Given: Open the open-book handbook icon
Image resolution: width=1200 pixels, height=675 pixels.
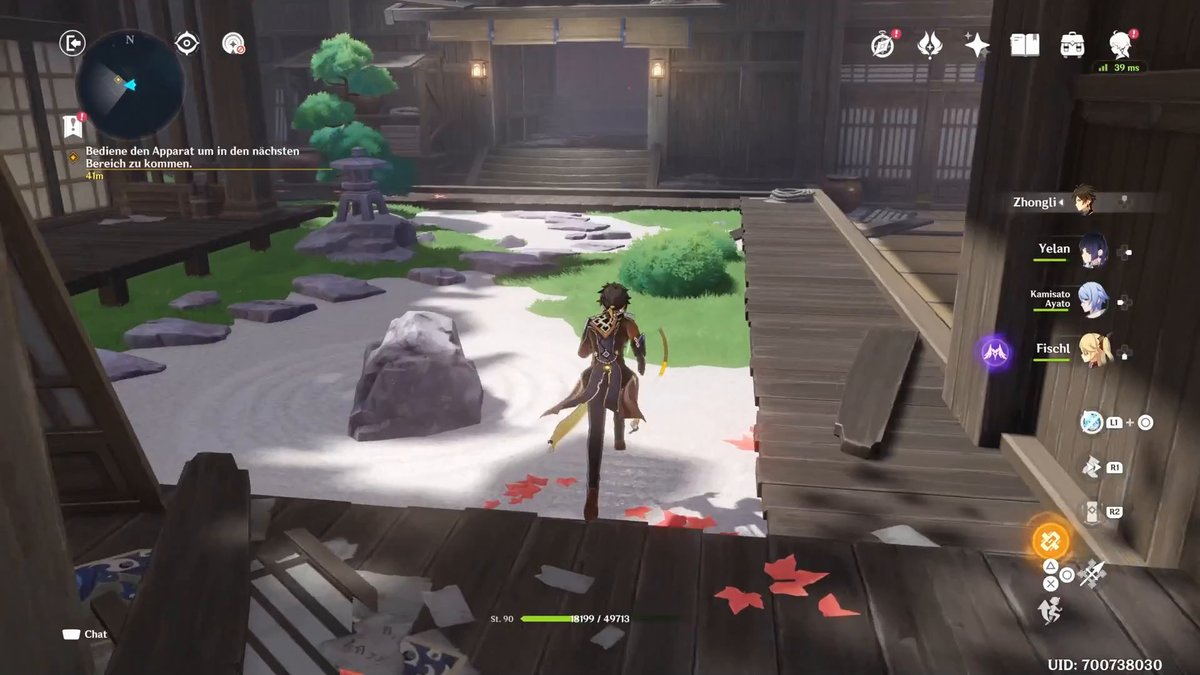Looking at the screenshot, I should click(1025, 45).
